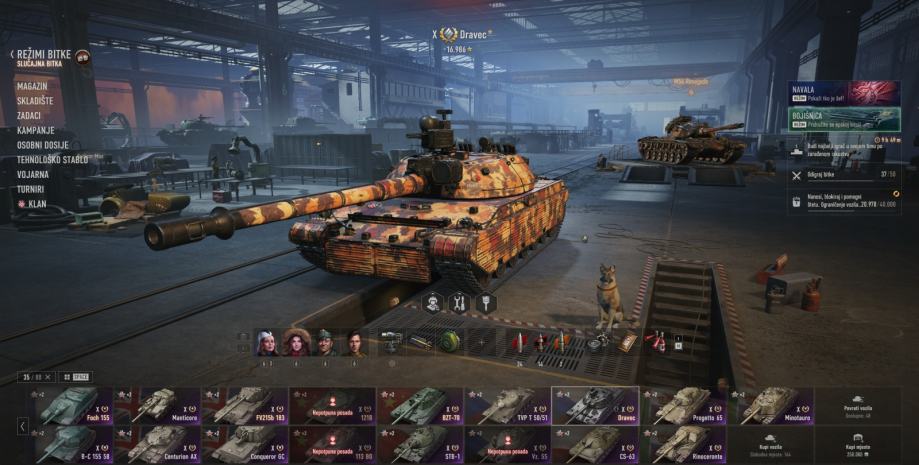Open the Tehnološko Stablo tech tree
The height and width of the screenshot is (465, 919).
click(52, 159)
